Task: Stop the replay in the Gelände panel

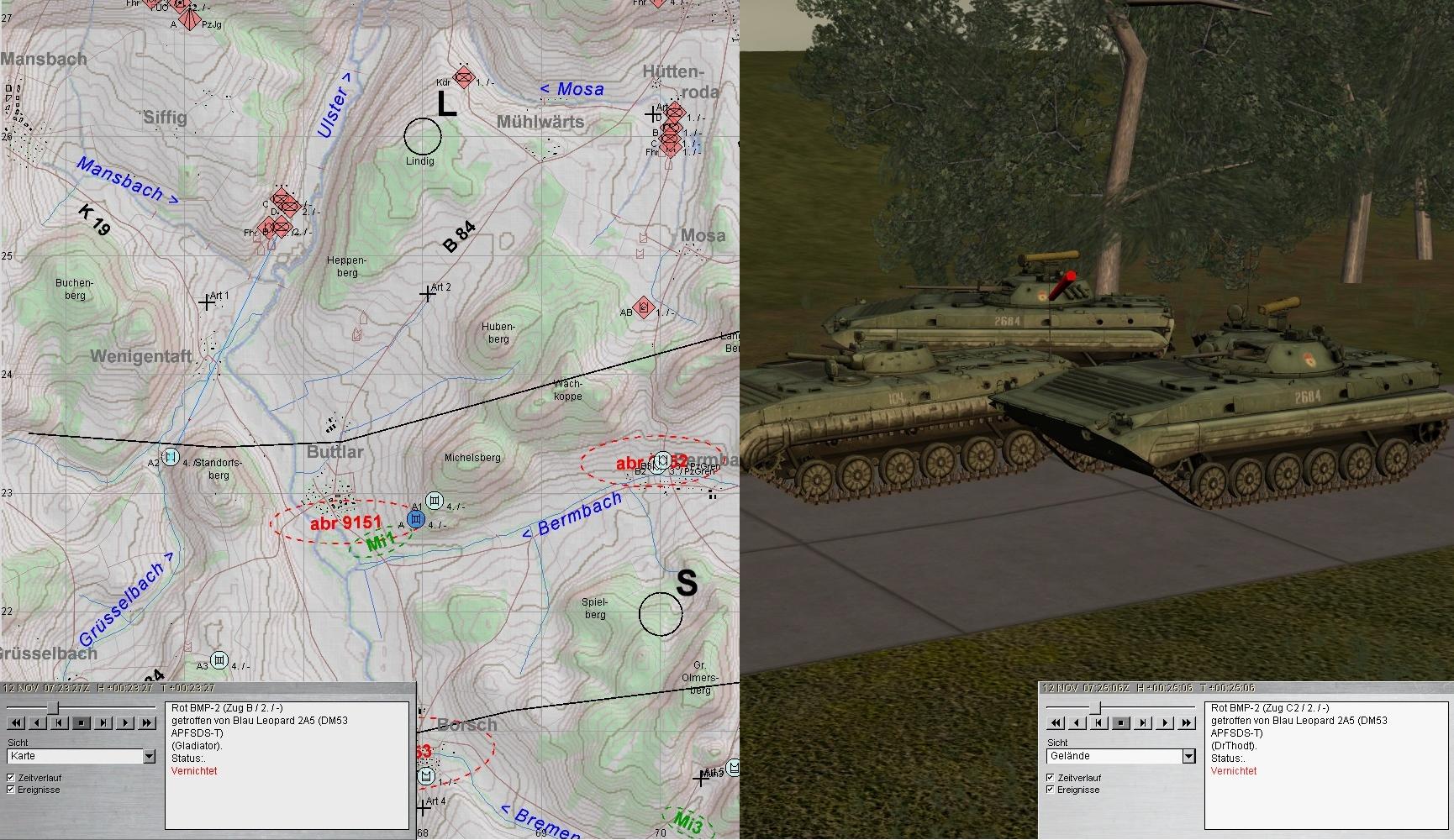Action: [1121, 722]
